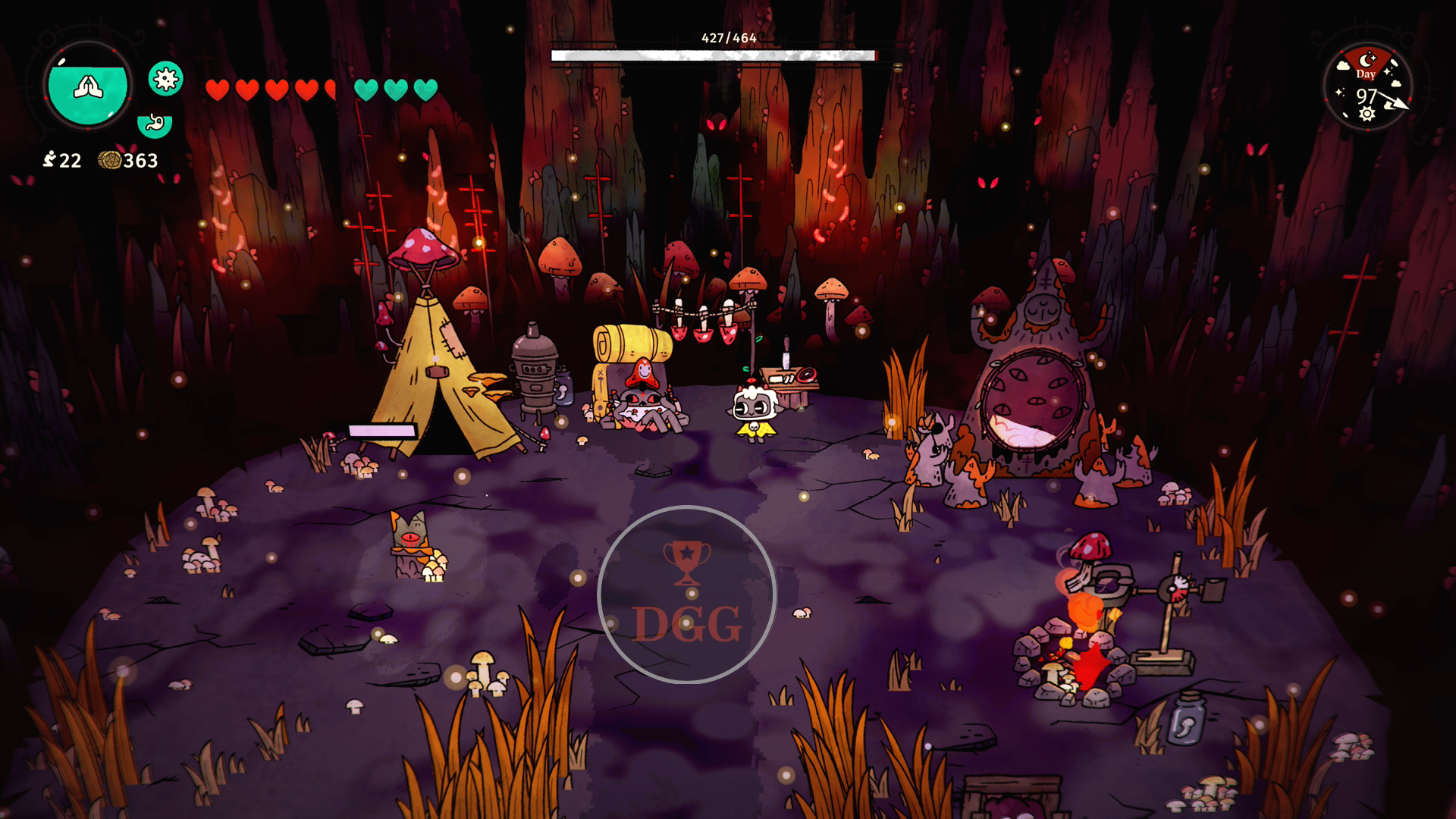Select the teal flower-shaped status icon
Screen dimensions: 1456x819
click(x=165, y=78)
